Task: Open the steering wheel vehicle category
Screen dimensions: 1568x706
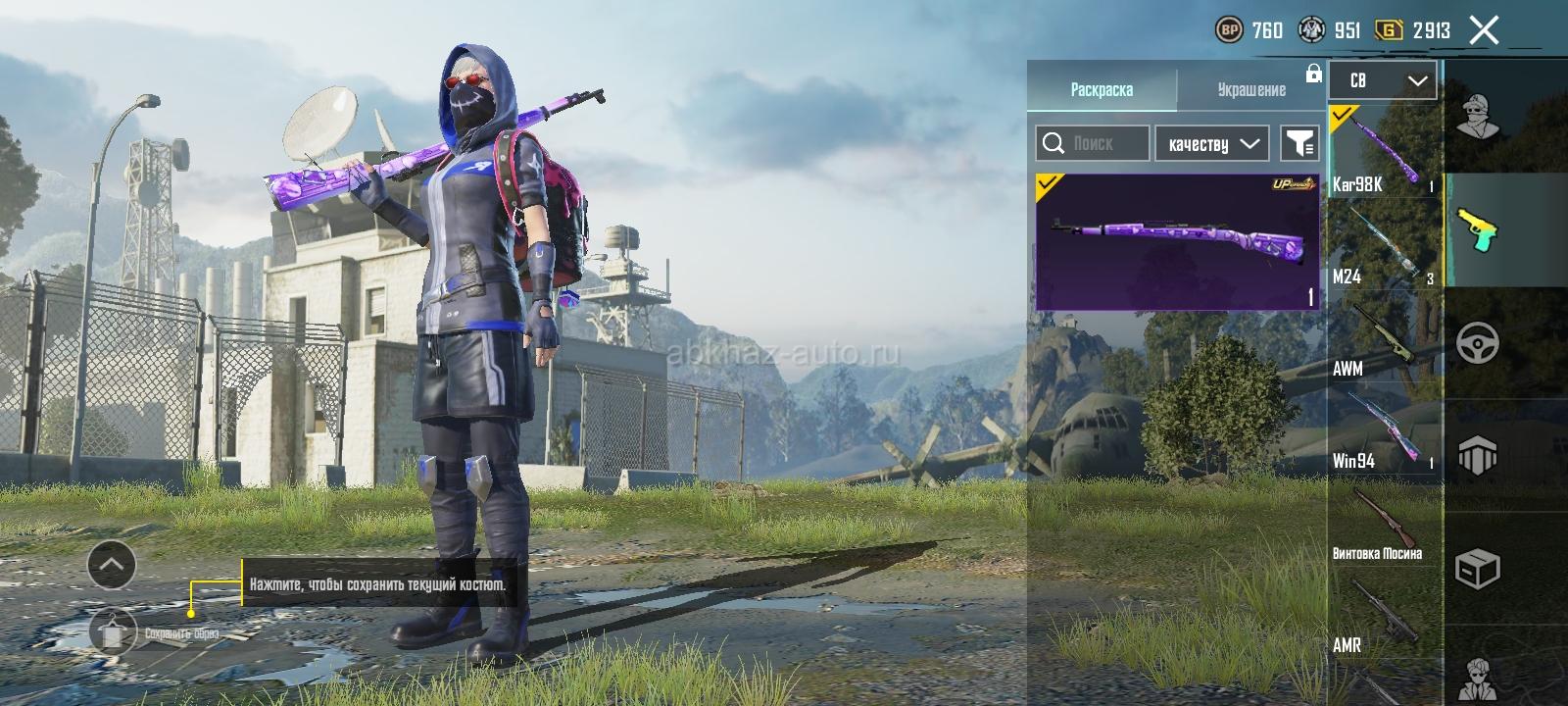Action: (x=1478, y=343)
